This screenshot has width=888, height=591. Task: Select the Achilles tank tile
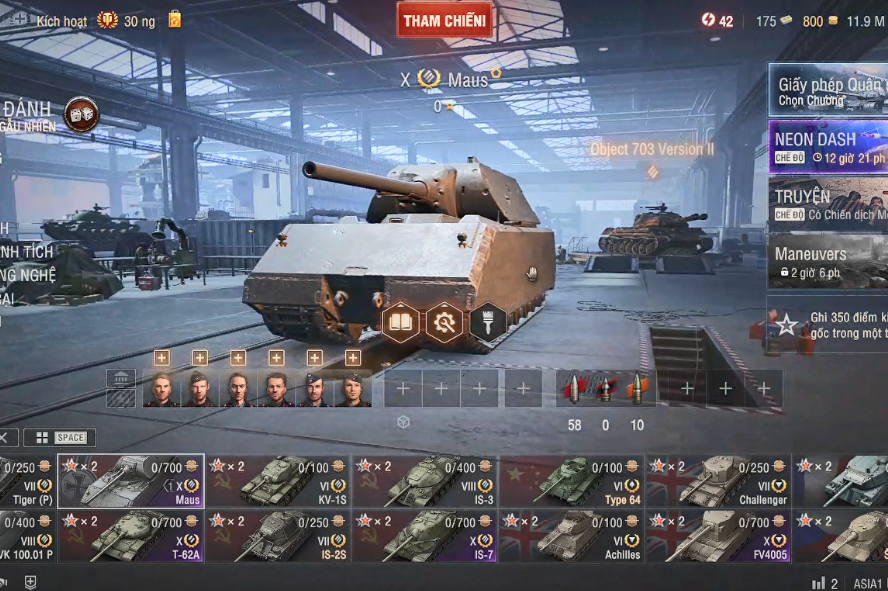[x=571, y=535]
